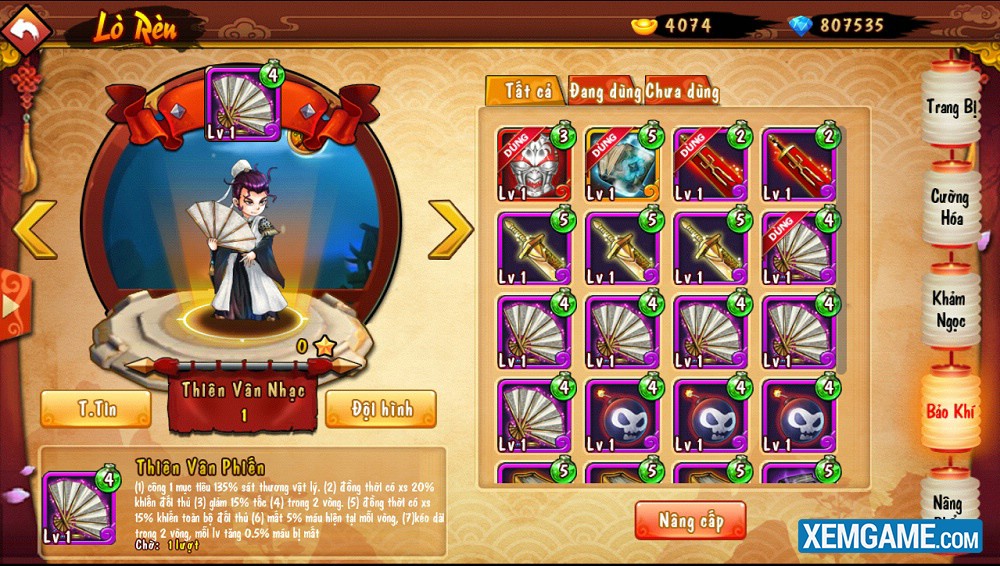Open the Đội hình formation button
This screenshot has height=566, width=1000.
pos(380,408)
